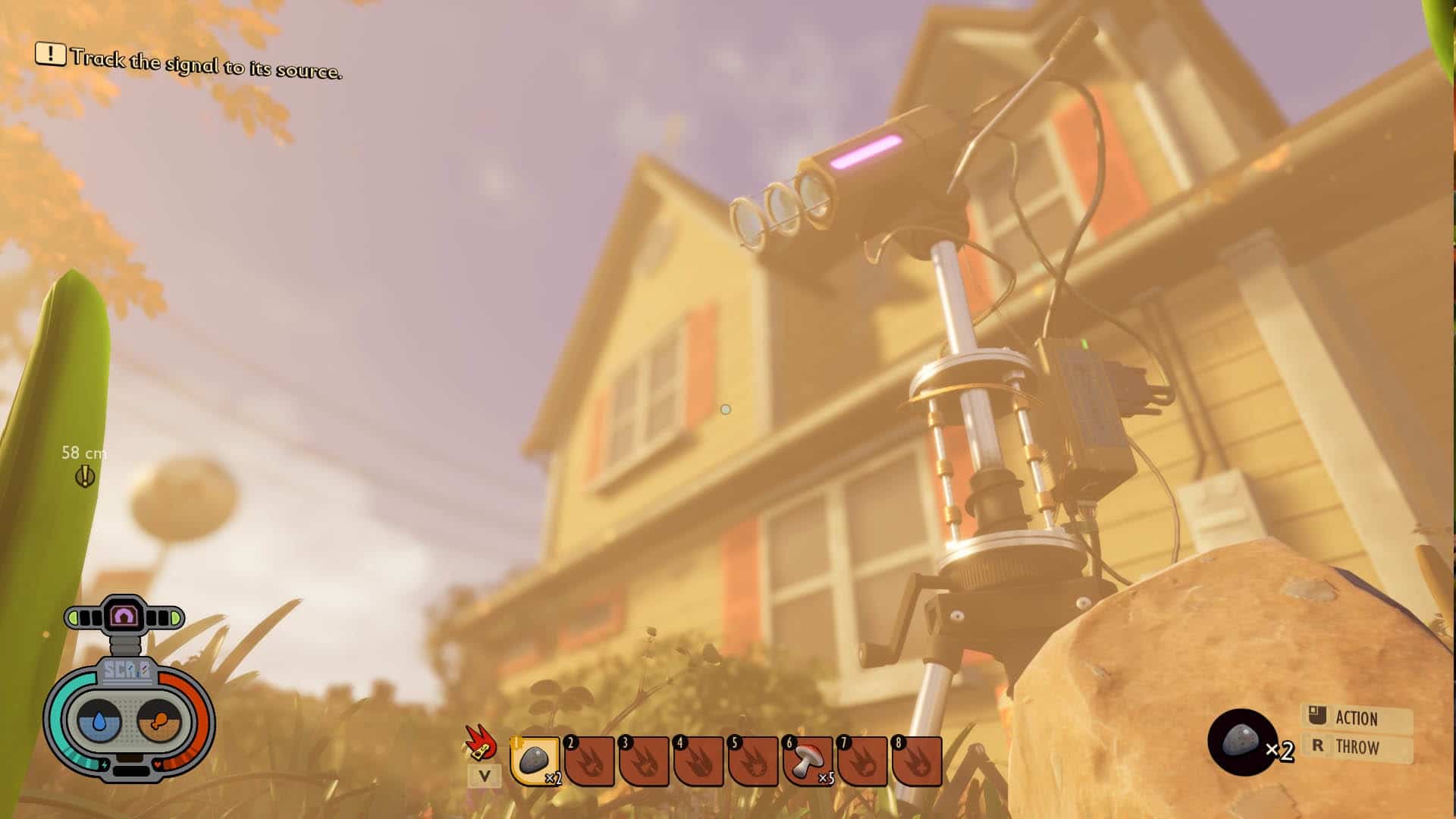Select the pebble hotbar slot
1456x819 pixels.
click(x=535, y=760)
